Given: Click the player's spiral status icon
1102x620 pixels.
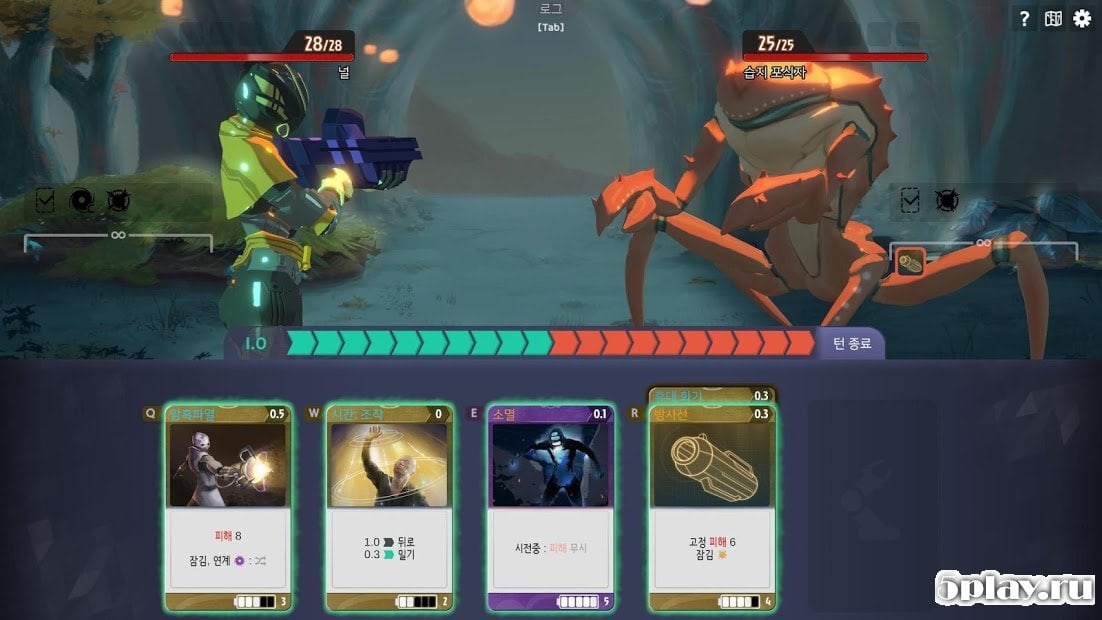Looking at the screenshot, I should pos(82,201).
